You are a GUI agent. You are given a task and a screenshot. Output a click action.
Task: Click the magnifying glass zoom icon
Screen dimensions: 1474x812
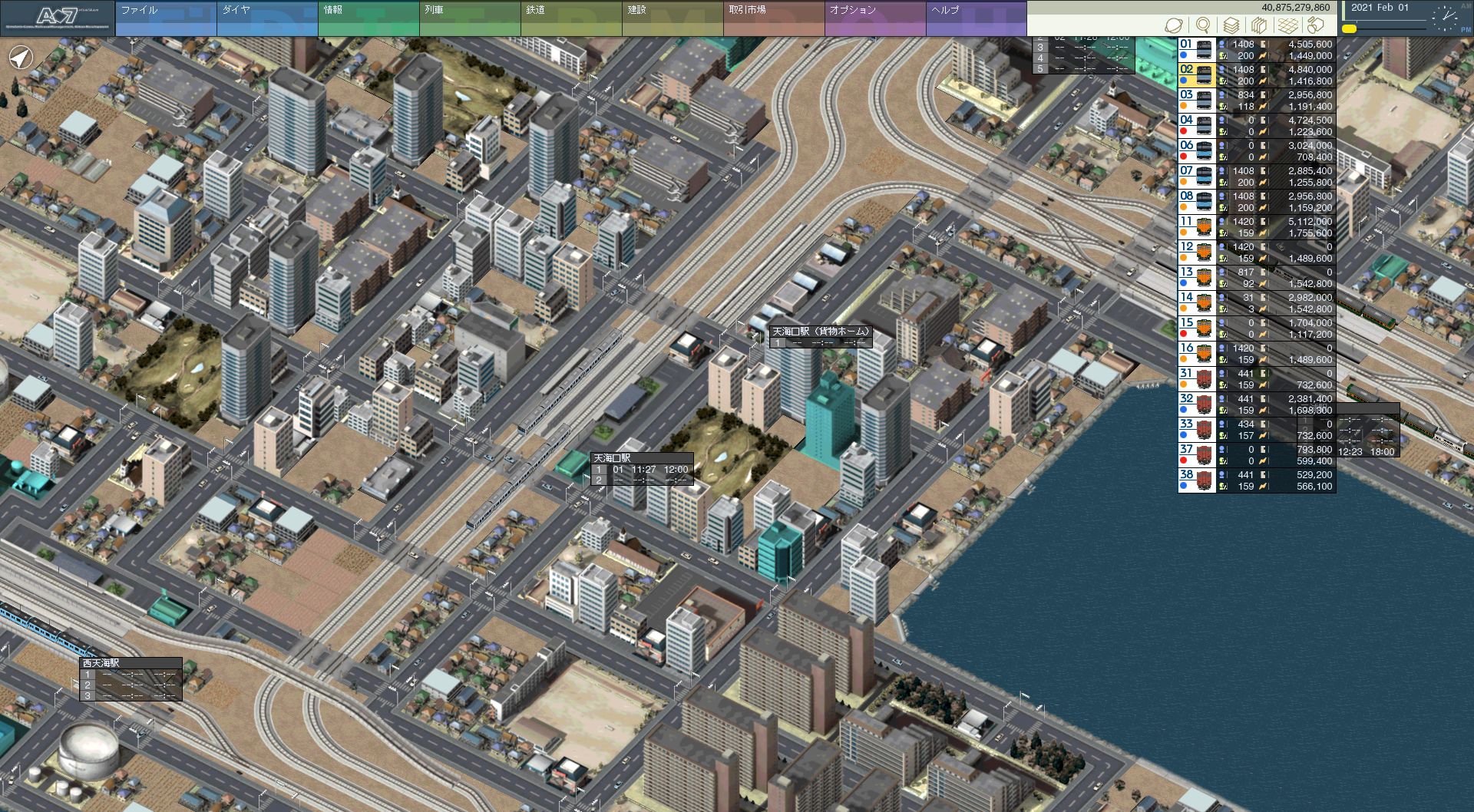1203,25
